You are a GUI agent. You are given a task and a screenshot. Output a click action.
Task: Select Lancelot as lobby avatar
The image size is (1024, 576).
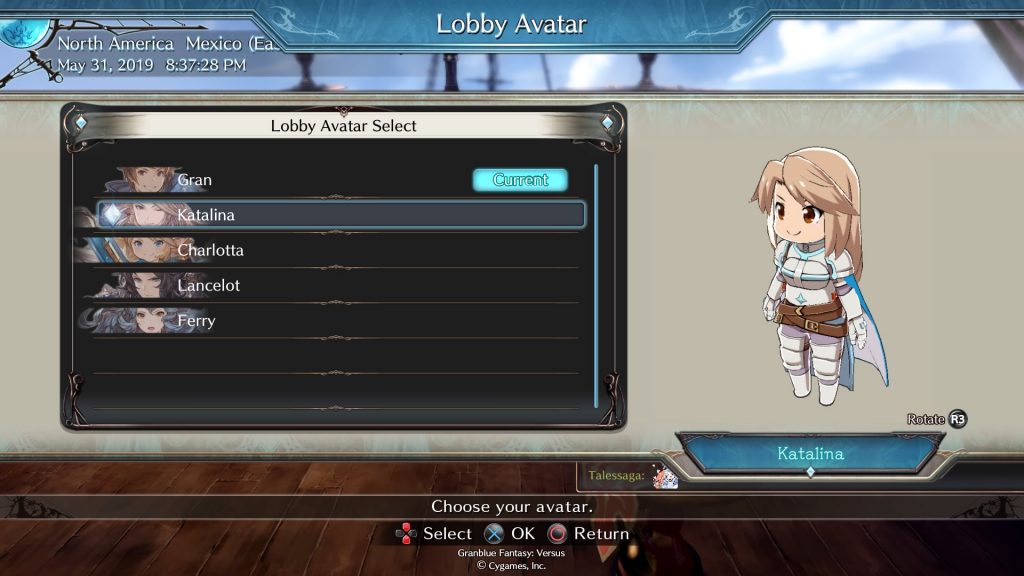point(330,286)
